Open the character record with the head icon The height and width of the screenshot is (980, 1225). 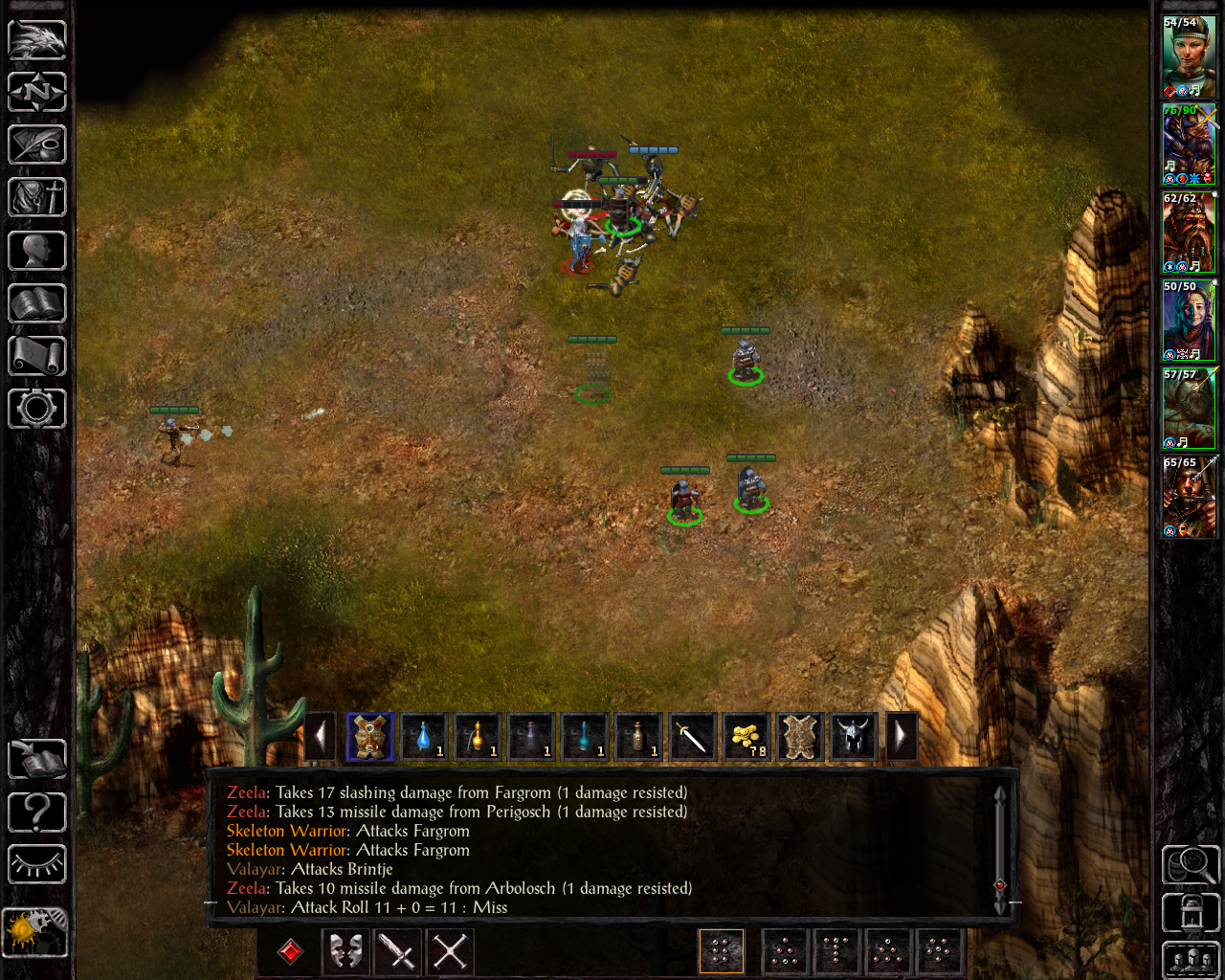[37, 251]
